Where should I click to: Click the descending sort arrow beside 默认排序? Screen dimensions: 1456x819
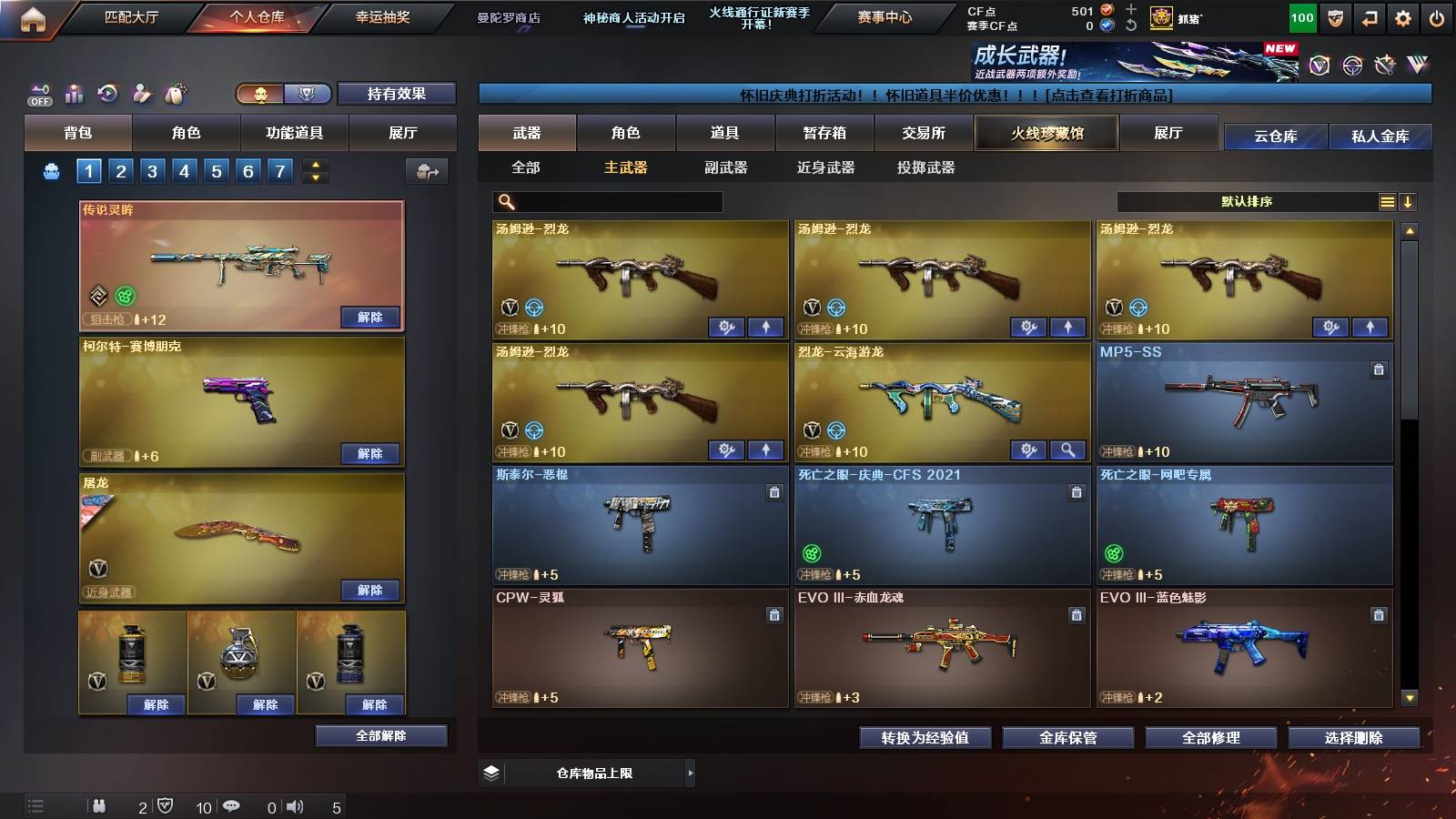click(1409, 201)
